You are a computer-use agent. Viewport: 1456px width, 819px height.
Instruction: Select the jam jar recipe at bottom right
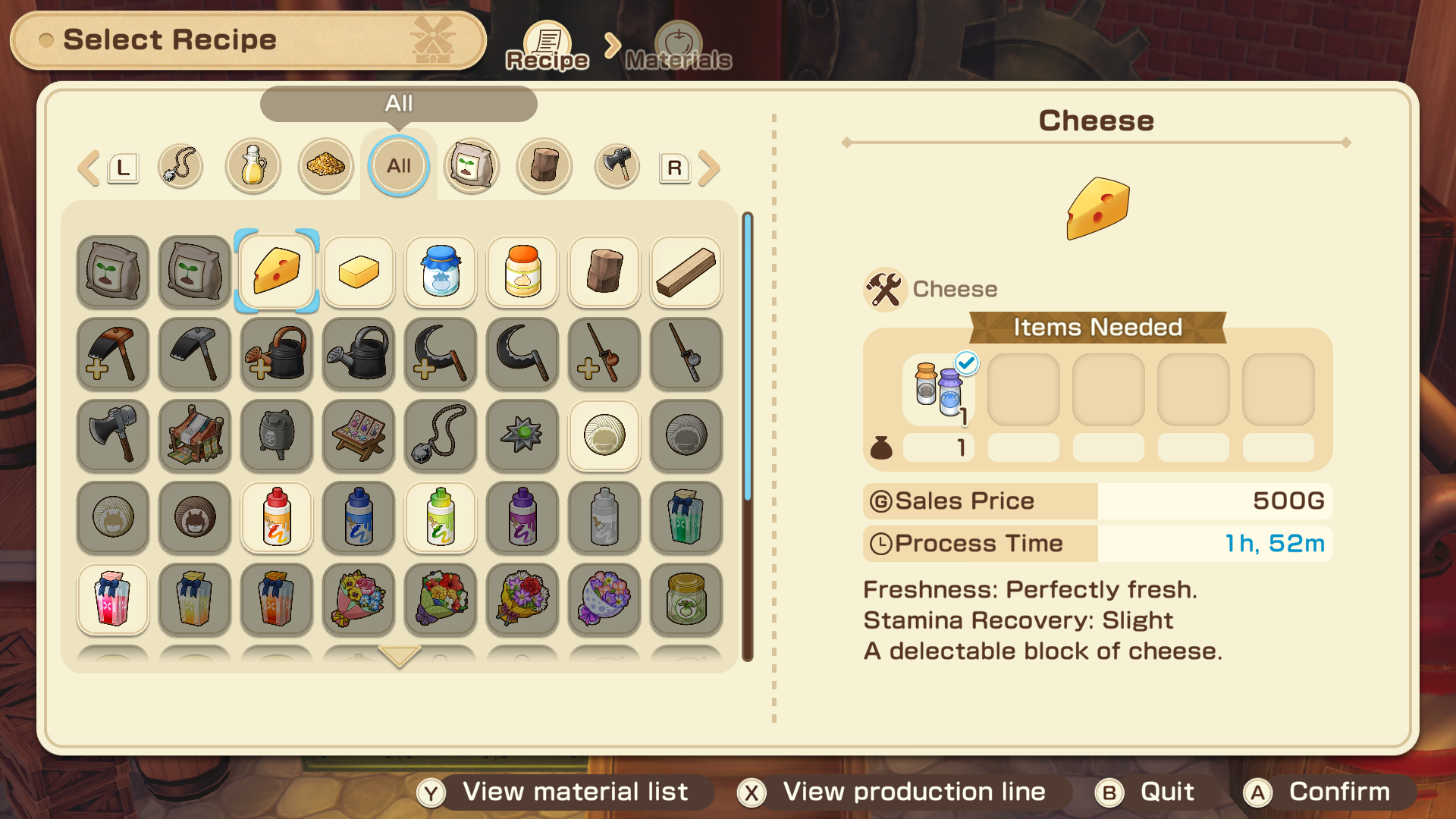tap(686, 600)
